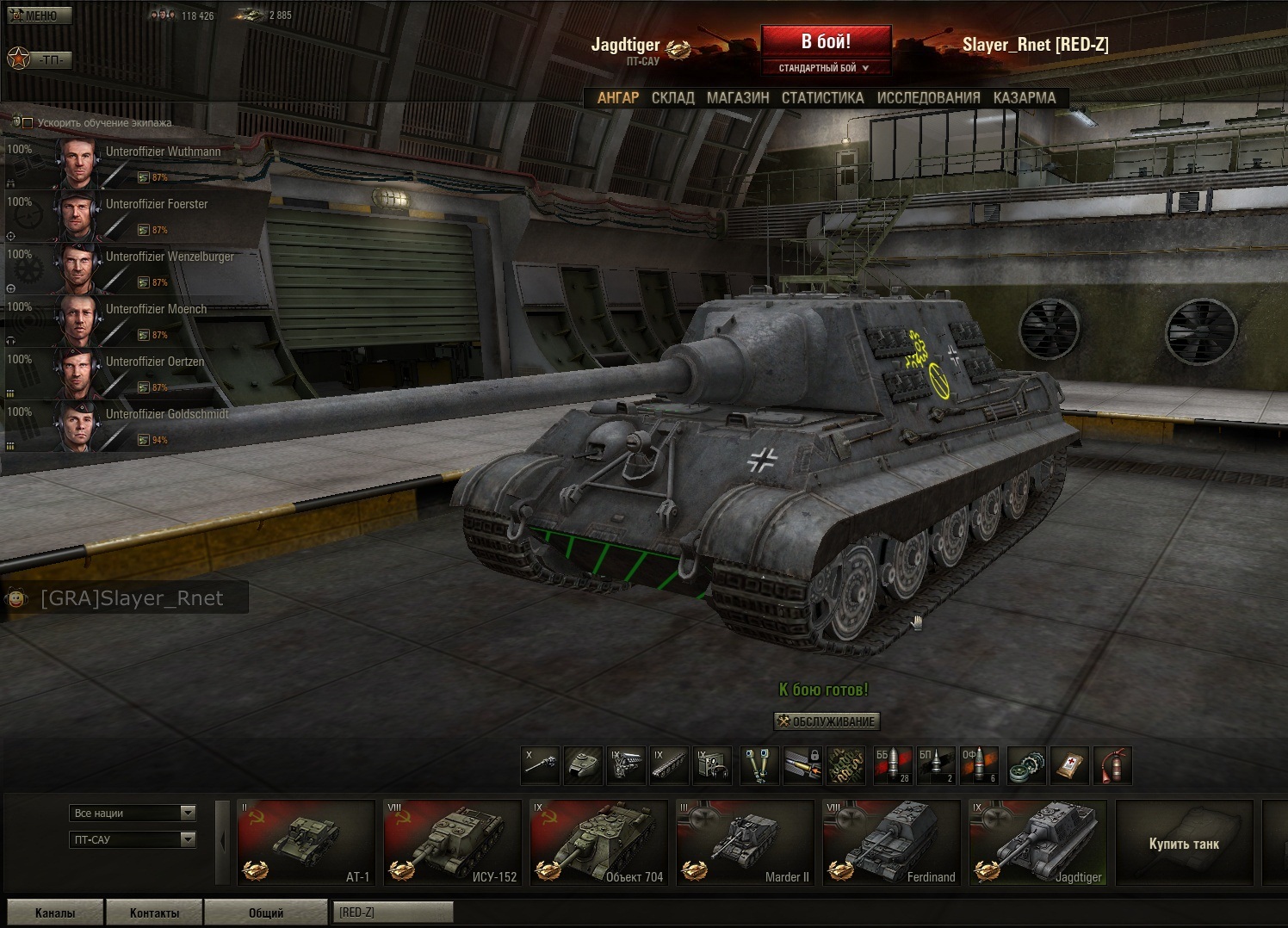Start battle with the red В бой! button

(826, 42)
